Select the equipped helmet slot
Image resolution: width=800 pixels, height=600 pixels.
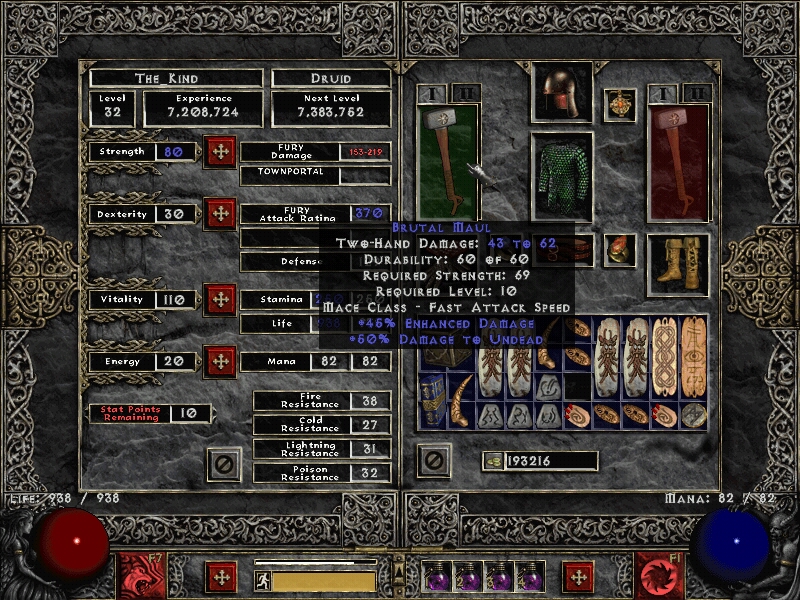pos(561,93)
